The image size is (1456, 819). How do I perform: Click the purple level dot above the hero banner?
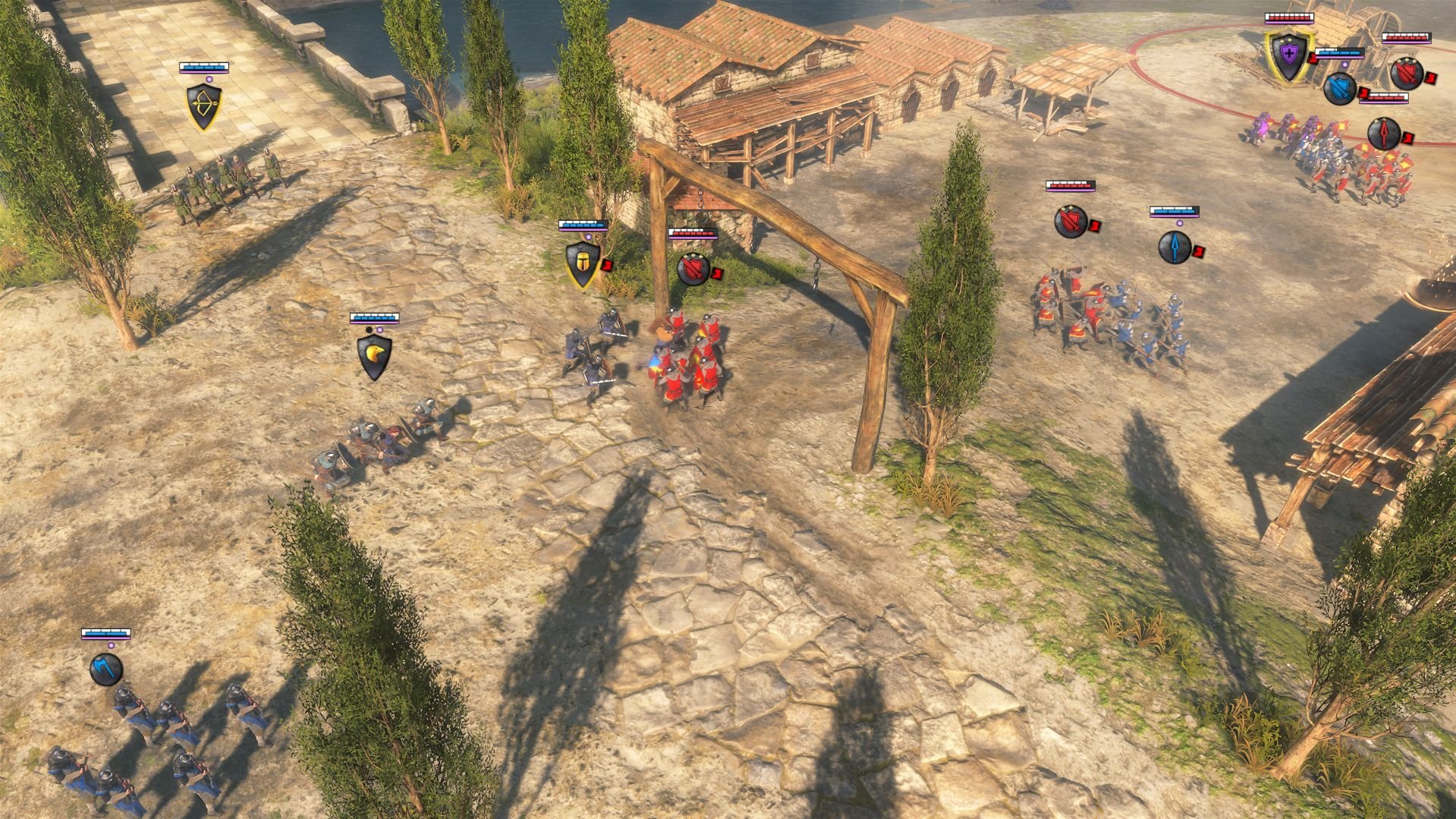tap(1345, 65)
